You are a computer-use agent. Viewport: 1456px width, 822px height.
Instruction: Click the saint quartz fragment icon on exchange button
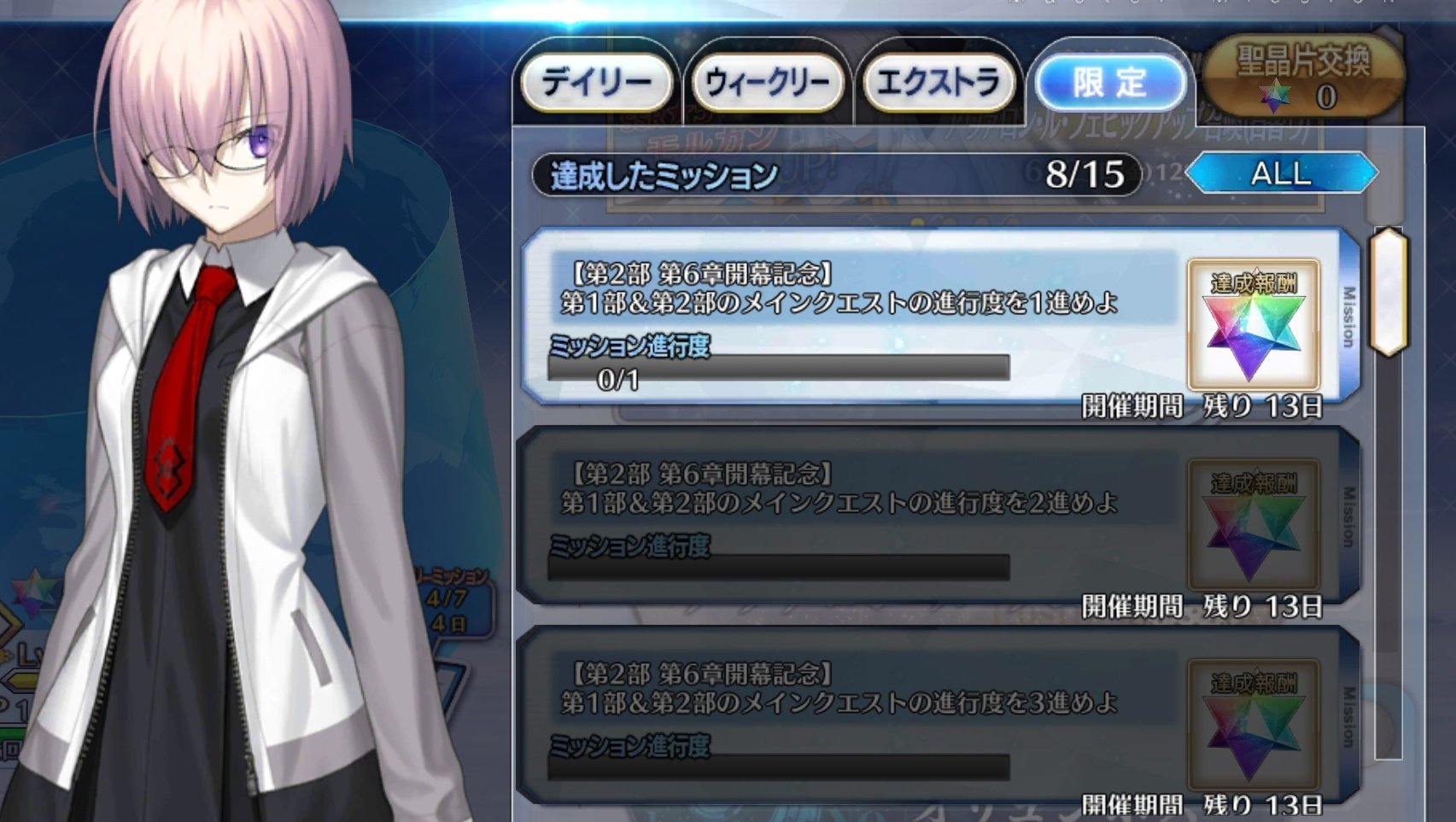[1276, 97]
